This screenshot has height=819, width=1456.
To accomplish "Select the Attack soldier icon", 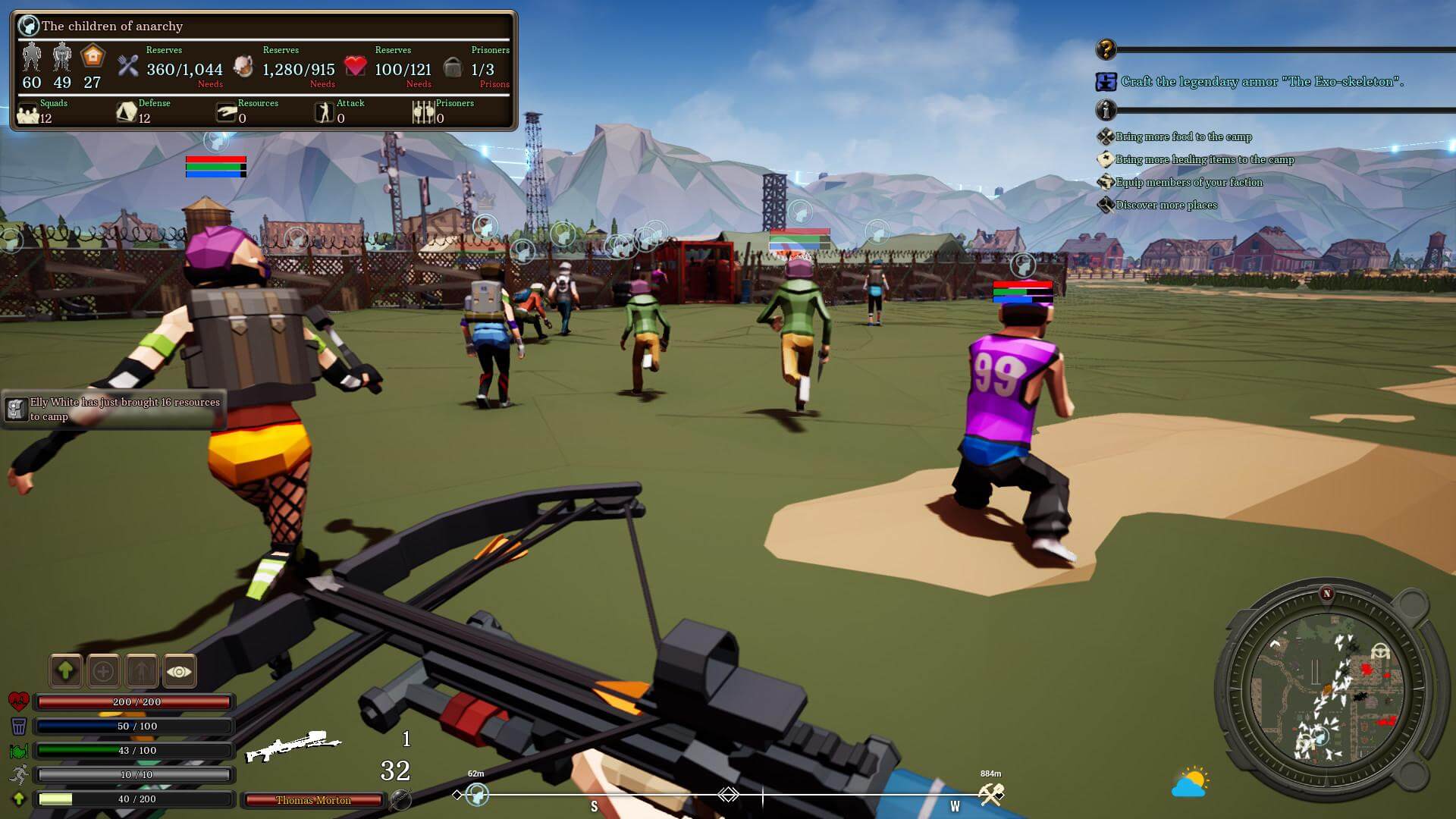I will pyautogui.click(x=325, y=113).
